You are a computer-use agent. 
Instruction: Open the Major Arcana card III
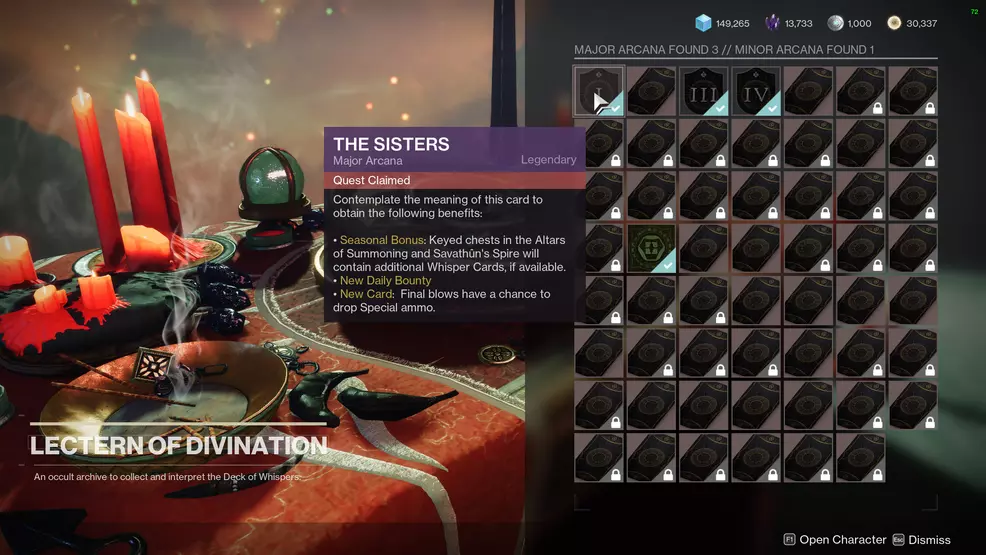pyautogui.click(x=703, y=91)
